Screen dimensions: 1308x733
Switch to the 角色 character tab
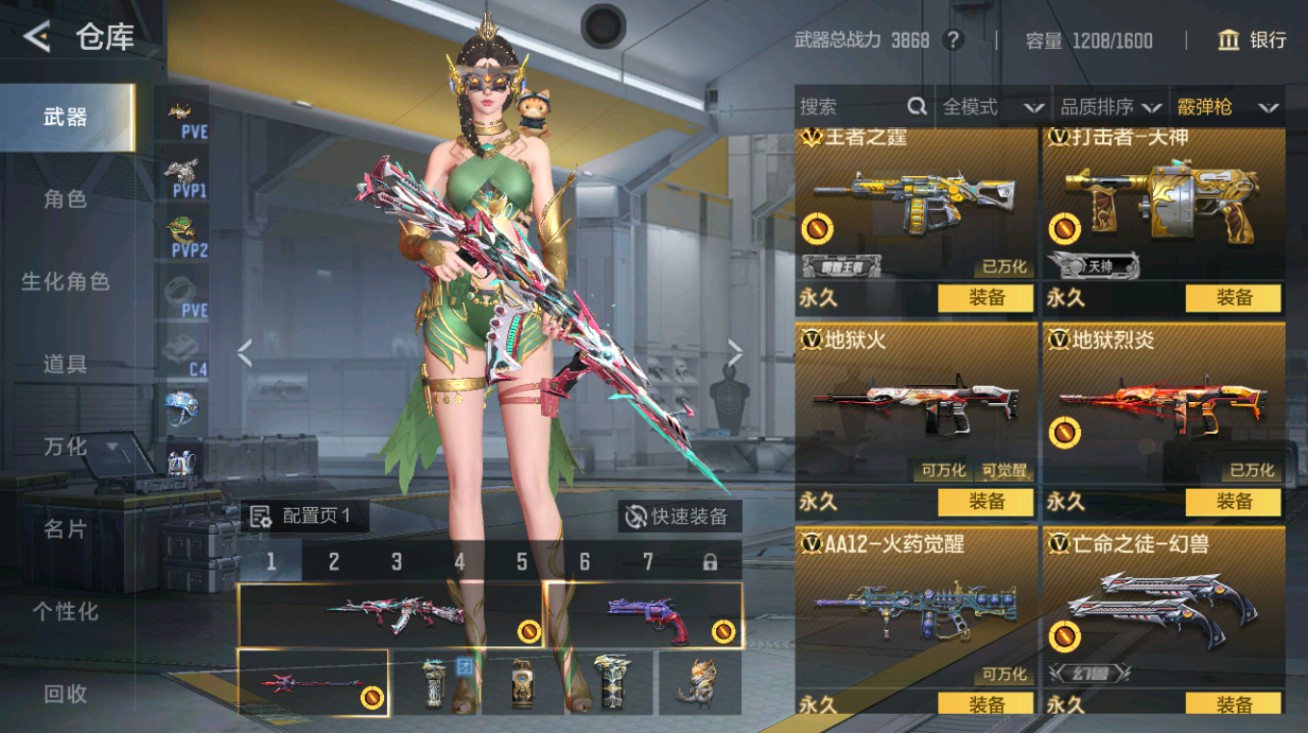point(65,199)
